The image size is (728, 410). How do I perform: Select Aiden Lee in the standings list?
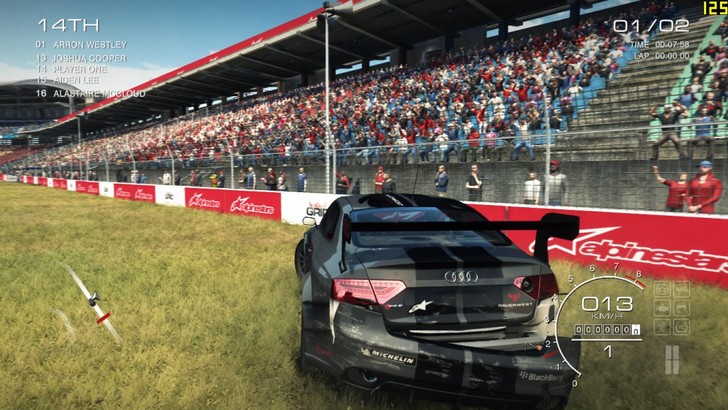(x=81, y=81)
